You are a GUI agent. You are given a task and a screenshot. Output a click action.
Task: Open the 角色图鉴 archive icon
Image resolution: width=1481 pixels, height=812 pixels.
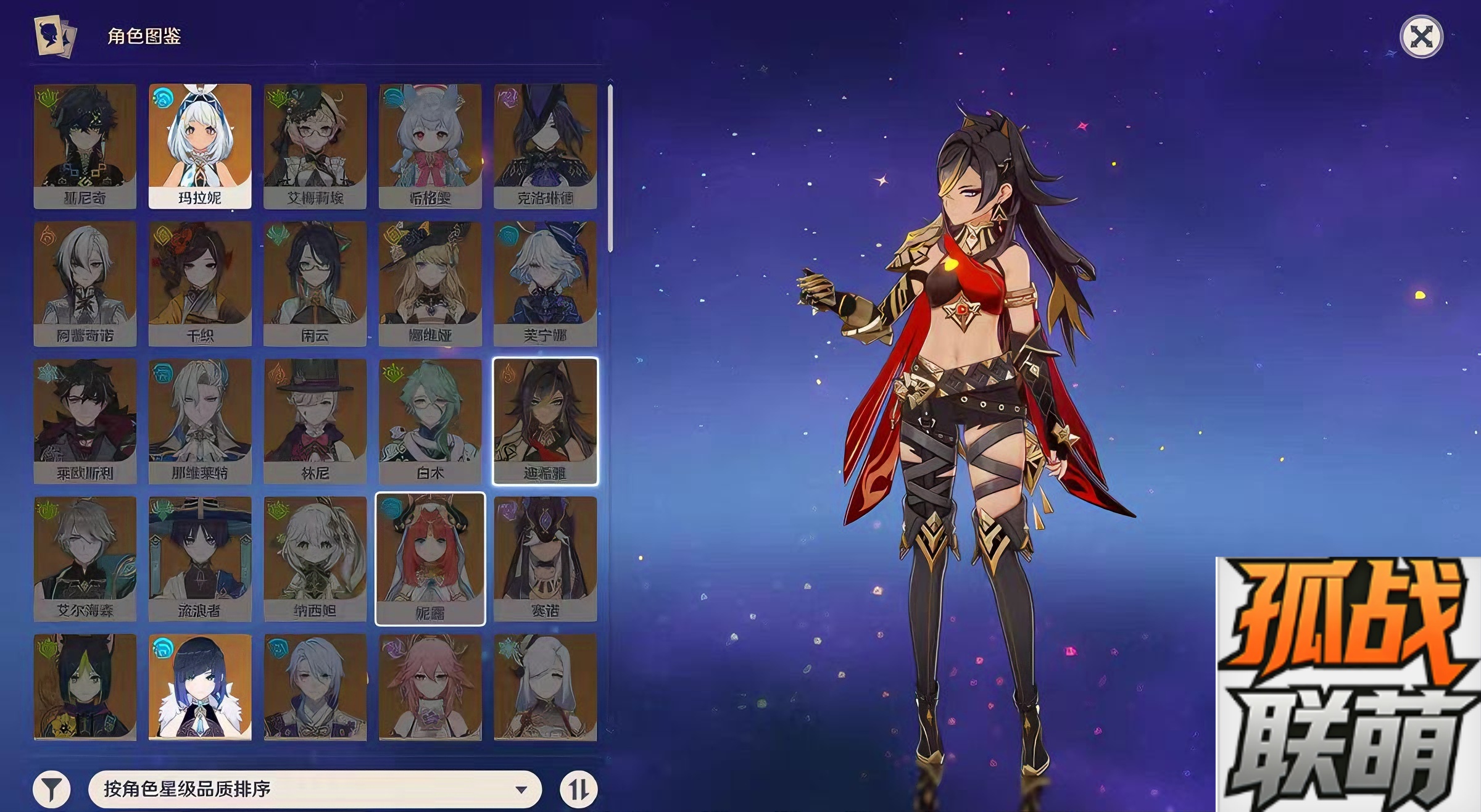point(55,36)
